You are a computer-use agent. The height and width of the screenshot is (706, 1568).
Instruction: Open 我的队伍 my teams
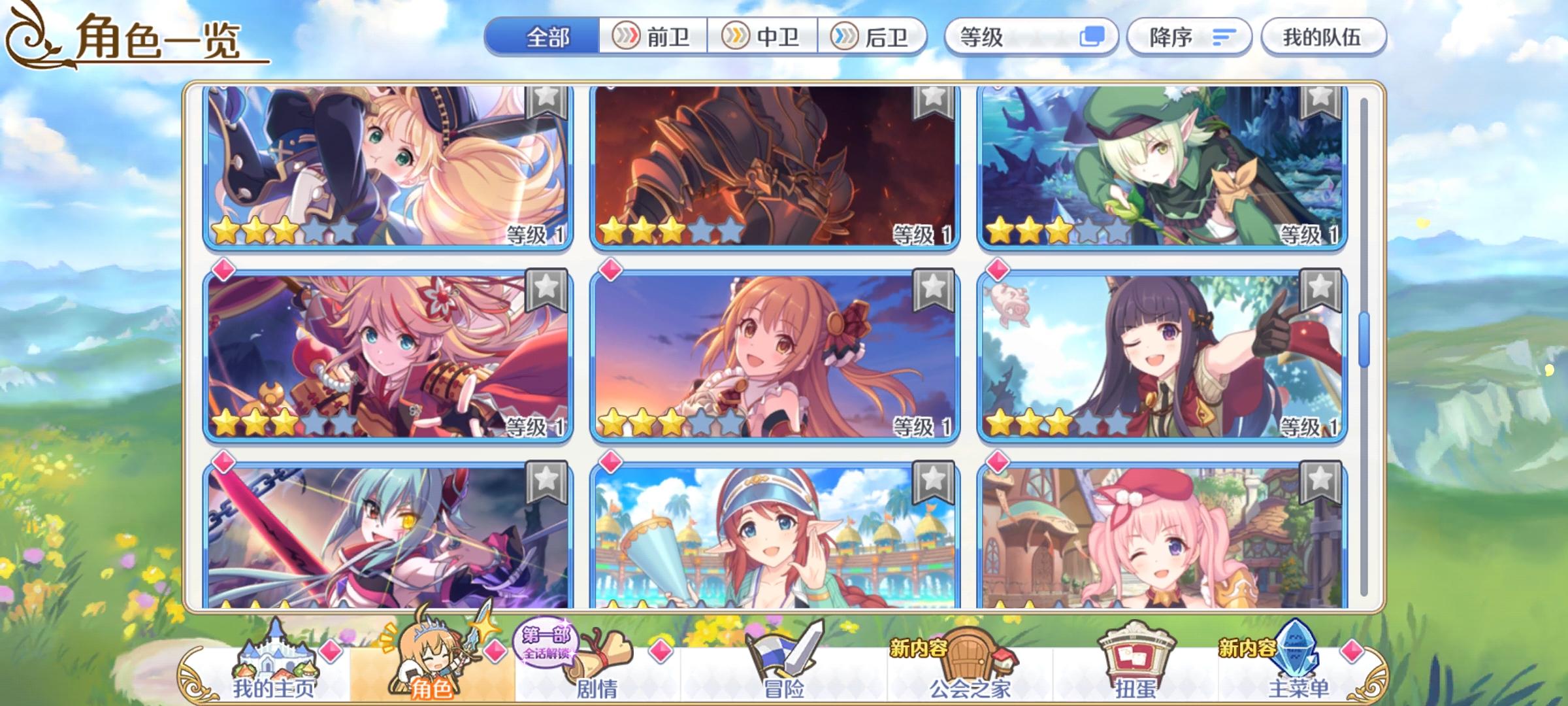click(1322, 37)
